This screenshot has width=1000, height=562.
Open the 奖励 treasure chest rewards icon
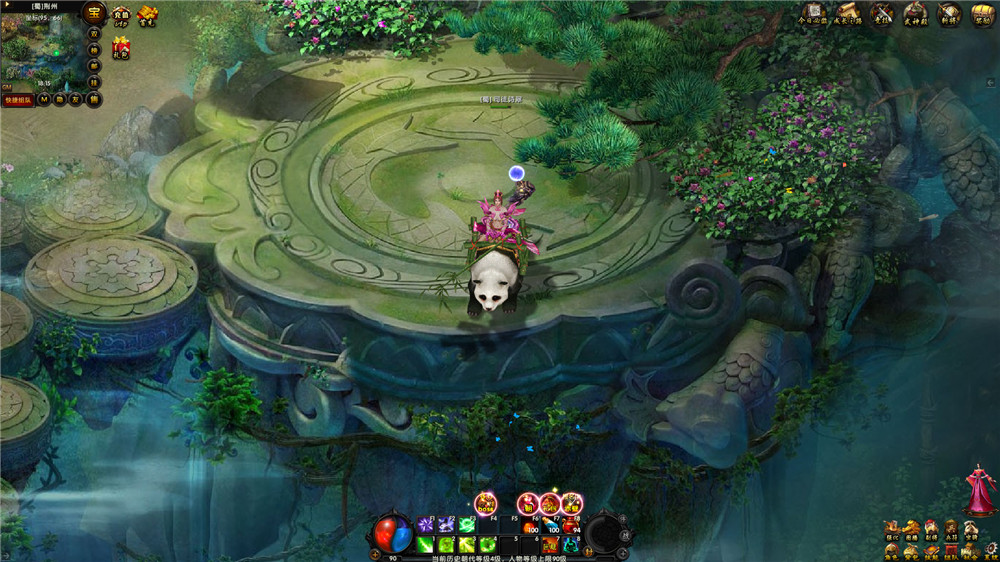click(982, 14)
